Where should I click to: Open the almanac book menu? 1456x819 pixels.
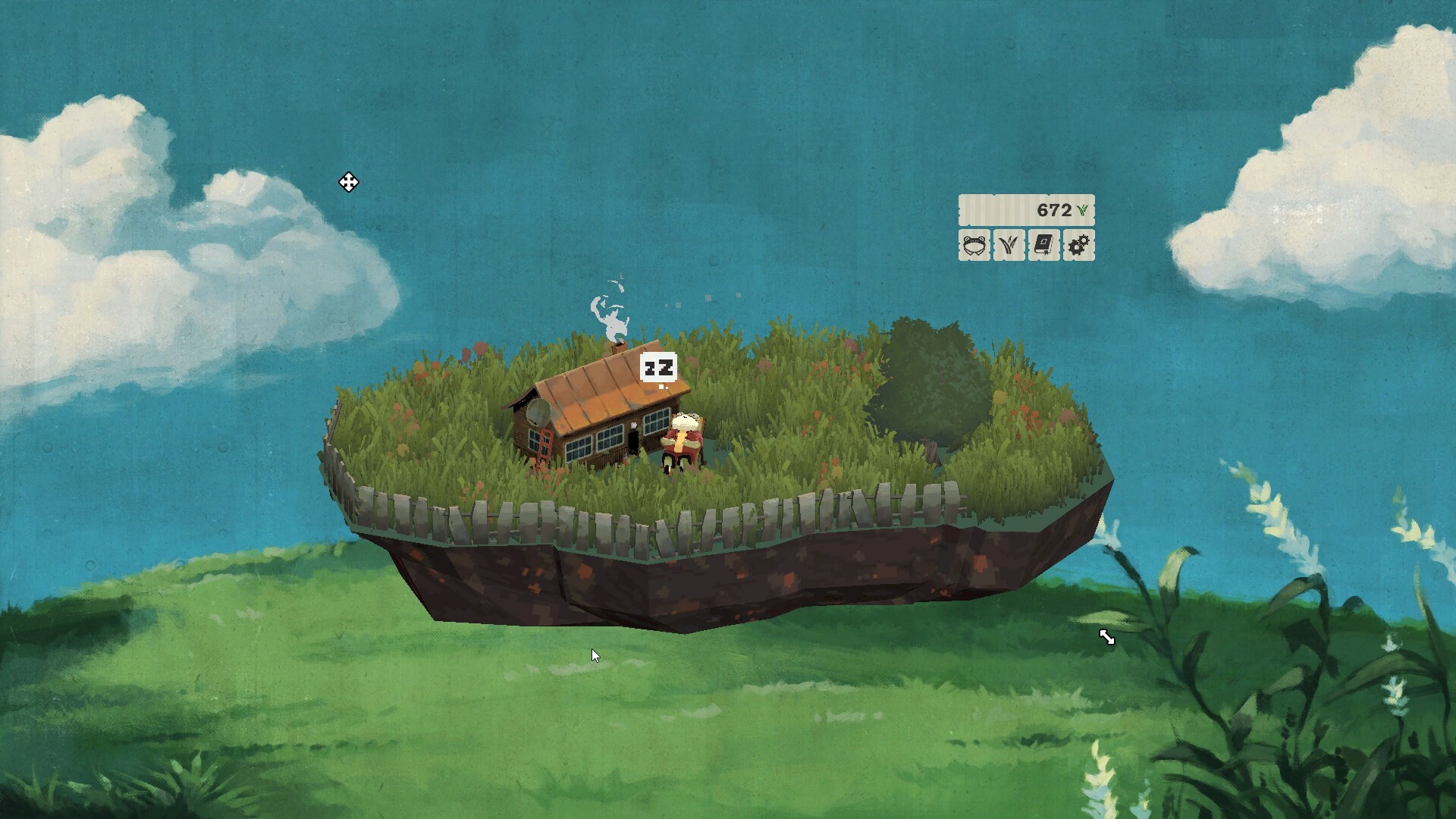(1043, 246)
